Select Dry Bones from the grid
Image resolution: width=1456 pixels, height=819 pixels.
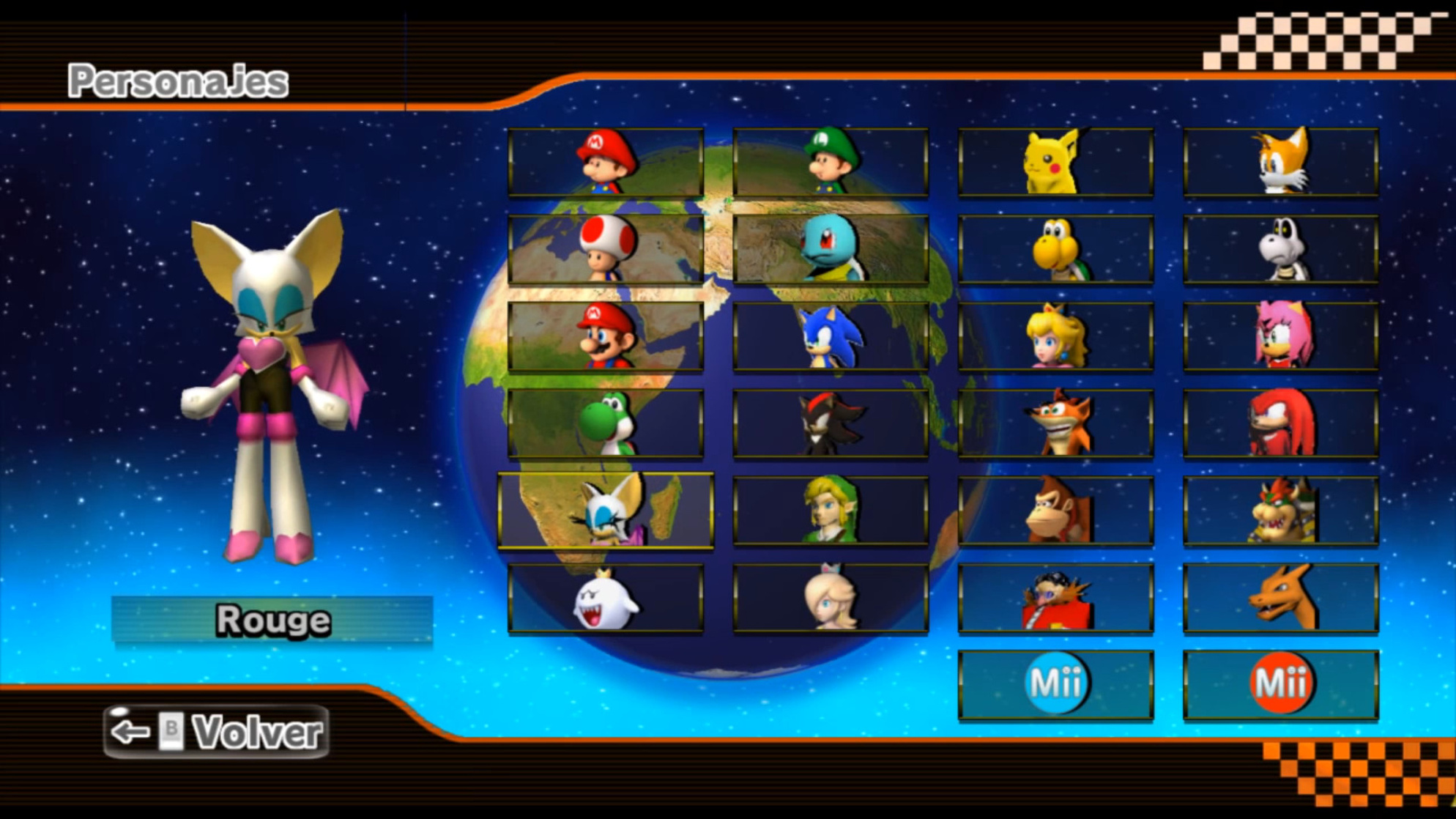pos(1281,249)
